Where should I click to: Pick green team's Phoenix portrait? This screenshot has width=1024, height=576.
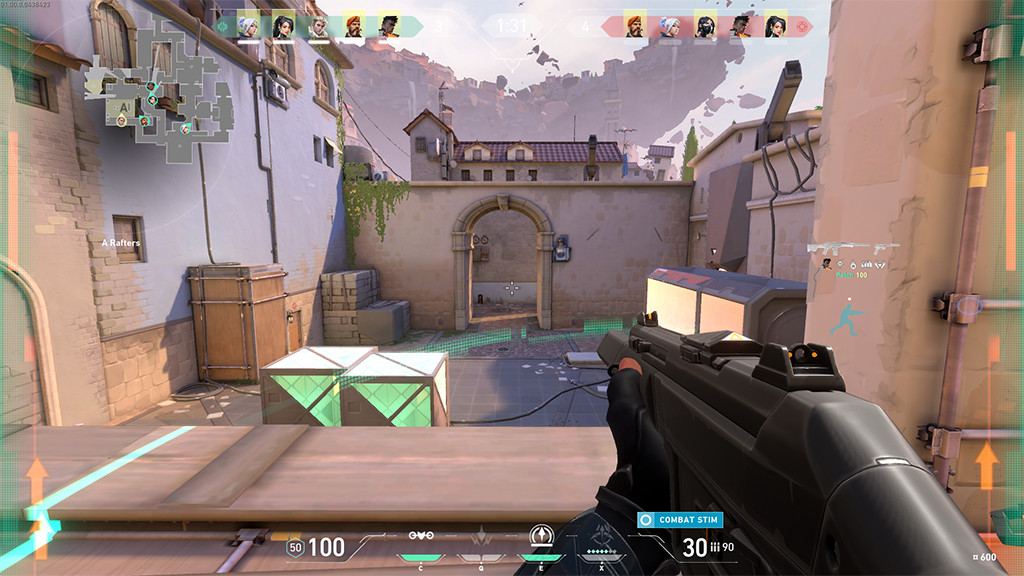click(388, 26)
